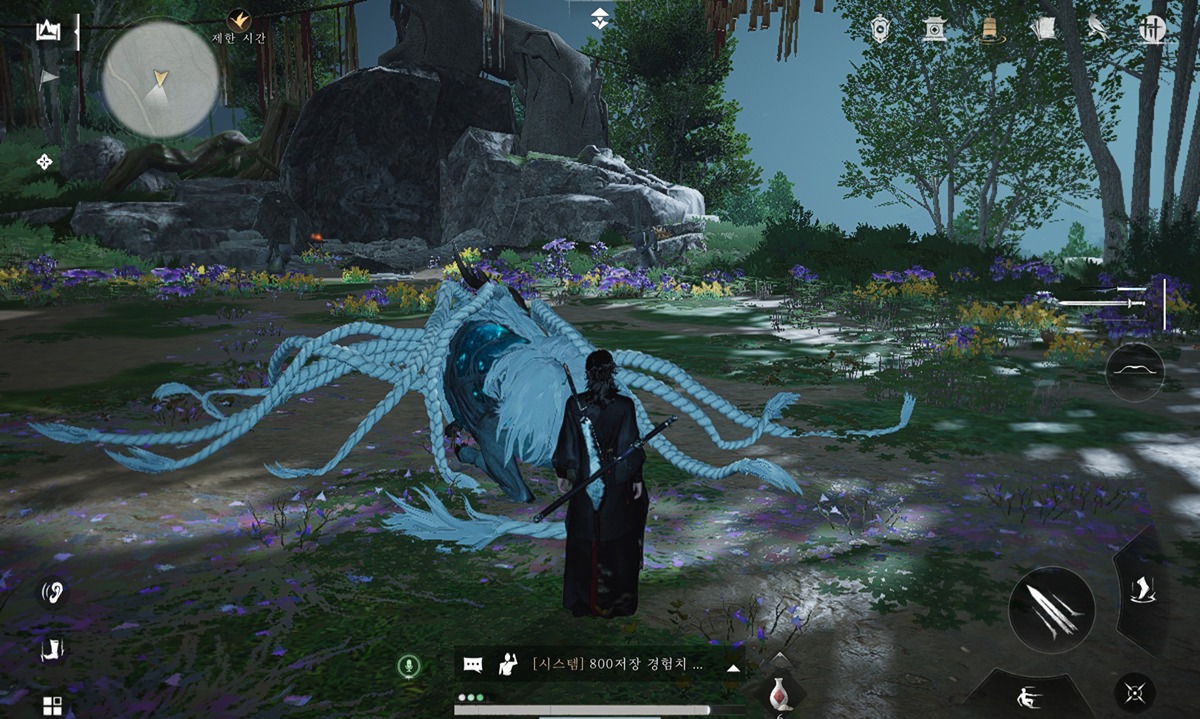Viewport: 1200px width, 719px height.
Task: Expand the system chat log arrow
Action: pos(733,667)
